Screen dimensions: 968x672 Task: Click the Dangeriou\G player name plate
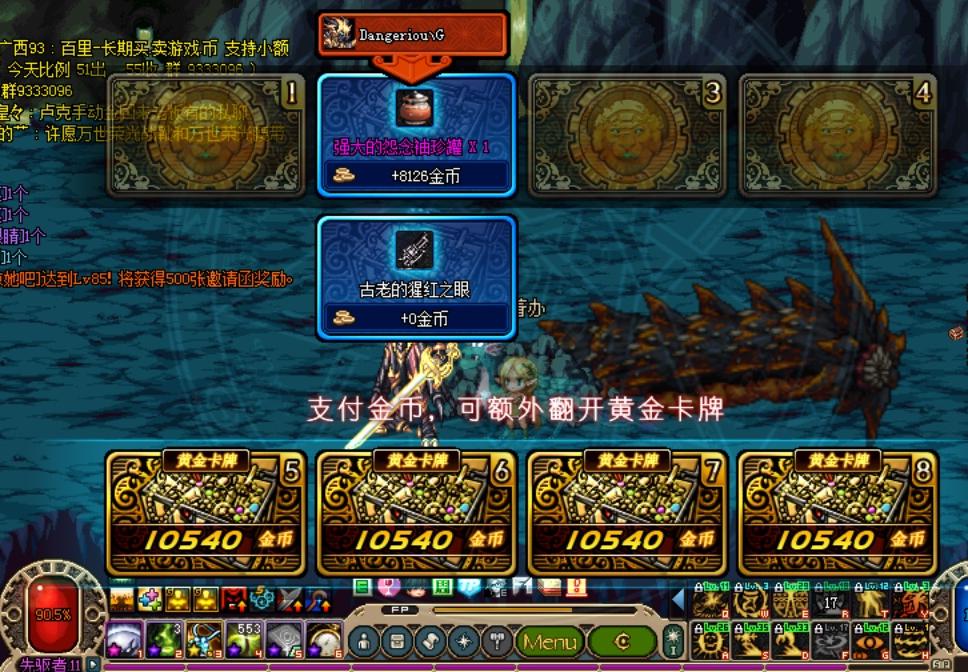pyautogui.click(x=413, y=33)
